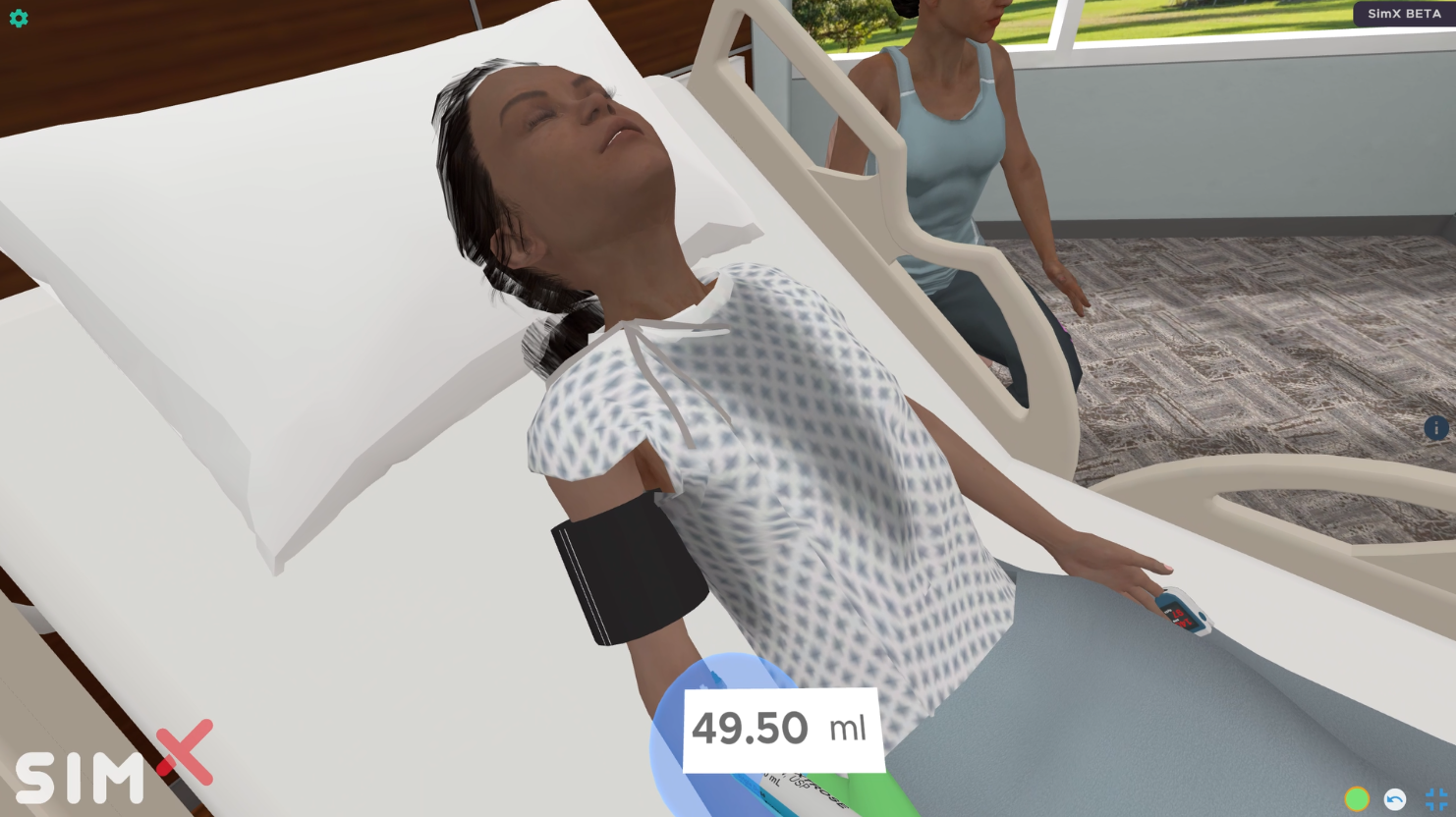Click the info "i" icon on the bed rail
This screenshot has height=817, width=1456.
1435,429
